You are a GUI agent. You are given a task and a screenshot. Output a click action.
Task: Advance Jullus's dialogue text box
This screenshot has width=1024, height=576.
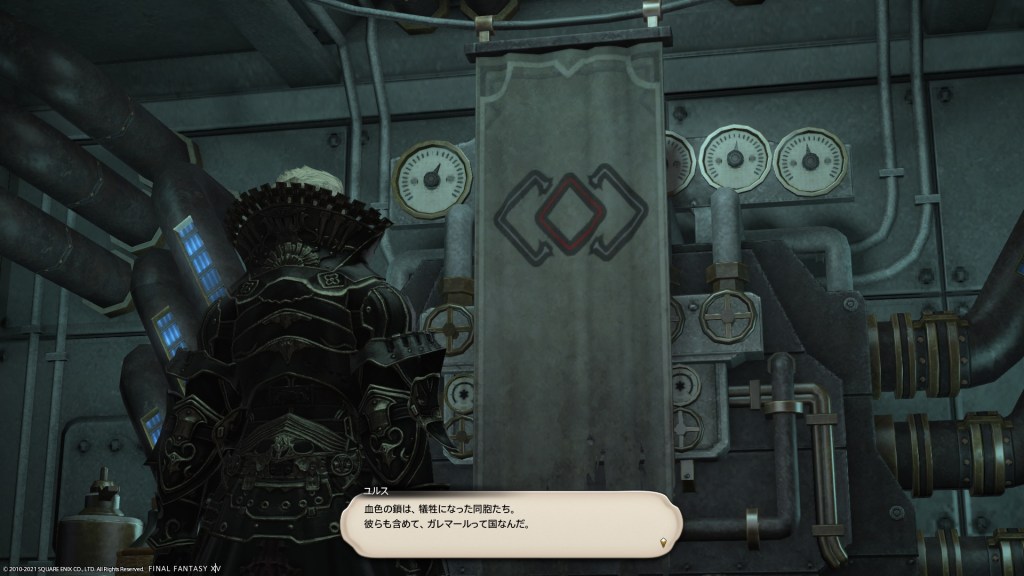click(x=510, y=522)
